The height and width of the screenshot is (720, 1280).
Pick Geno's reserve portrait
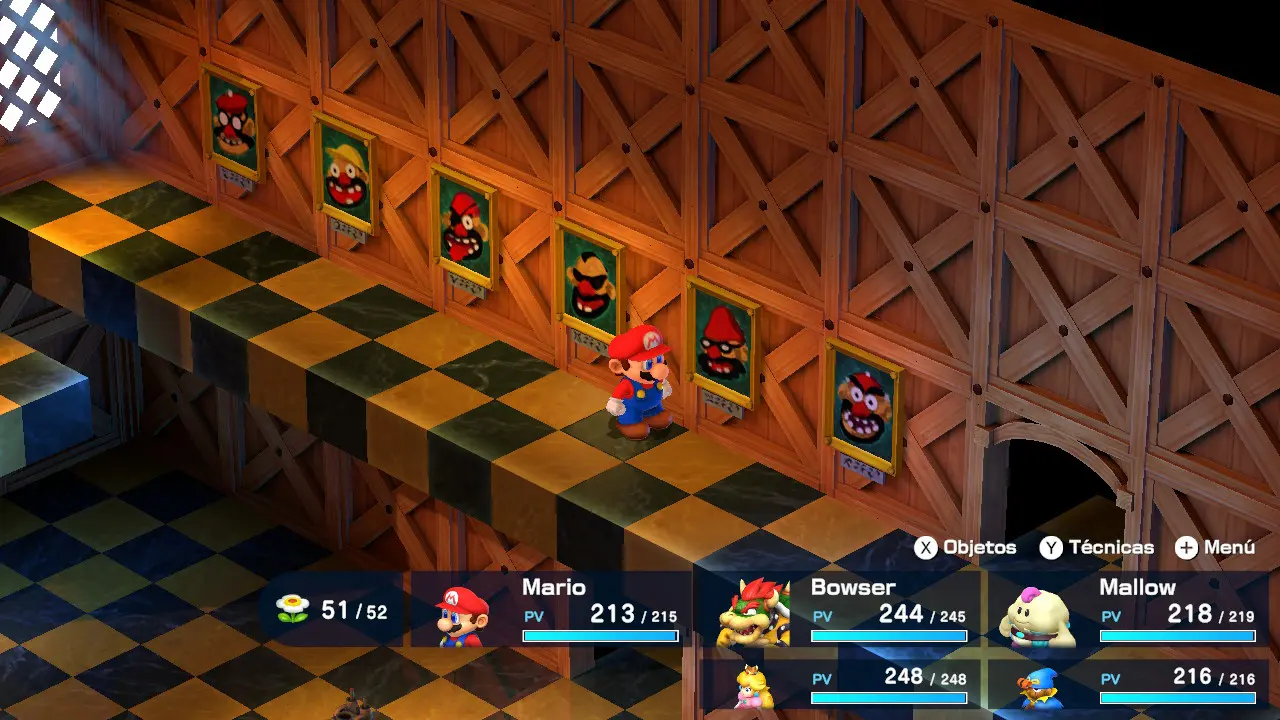tap(1038, 688)
